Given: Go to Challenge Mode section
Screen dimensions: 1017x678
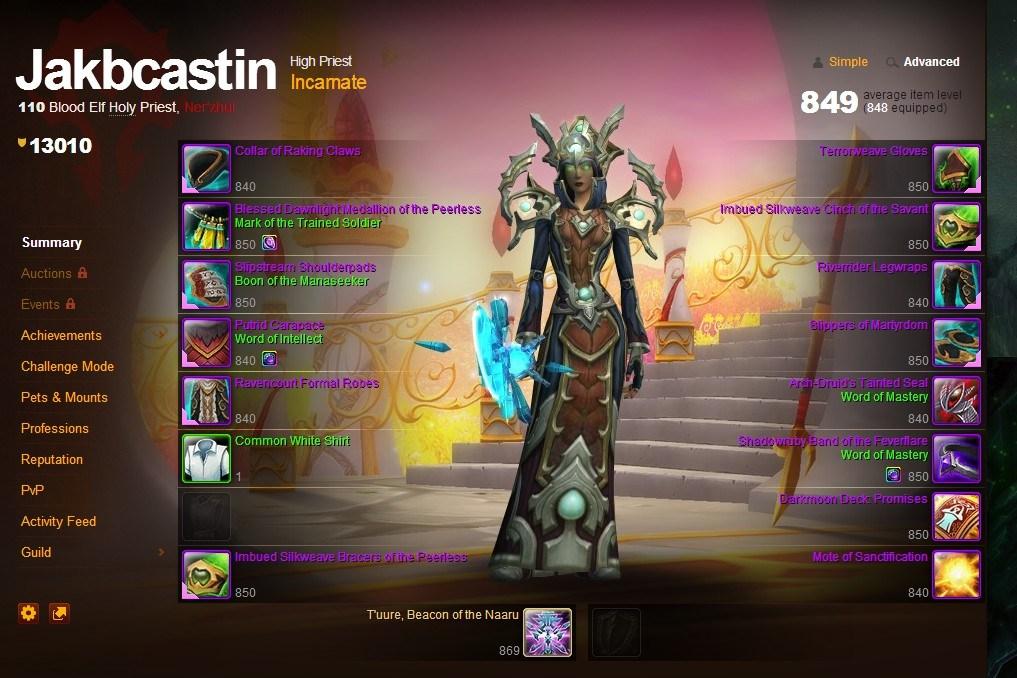Looking at the screenshot, I should [67, 366].
